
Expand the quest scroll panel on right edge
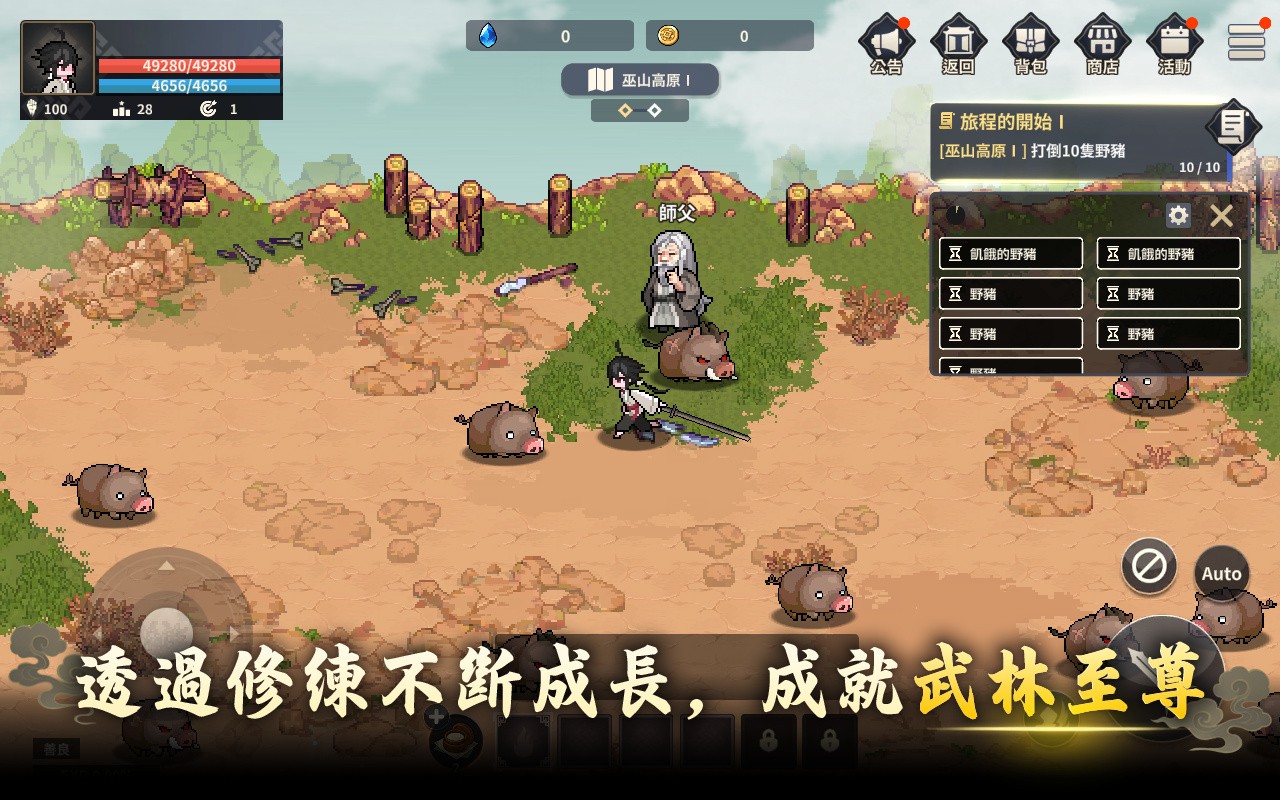click(x=1232, y=126)
